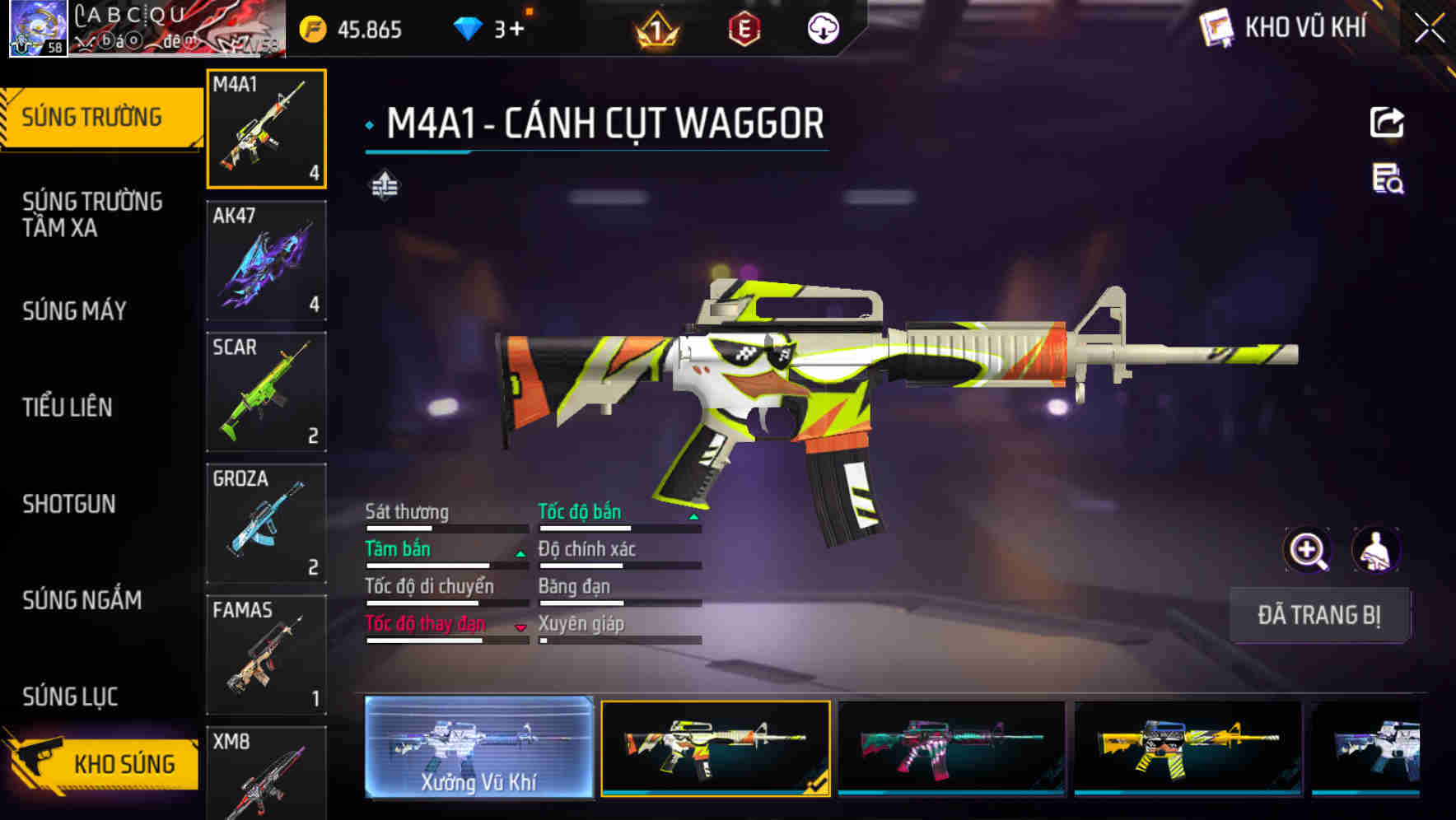Preview weapon on character icon
The height and width of the screenshot is (820, 1456).
click(x=1375, y=550)
